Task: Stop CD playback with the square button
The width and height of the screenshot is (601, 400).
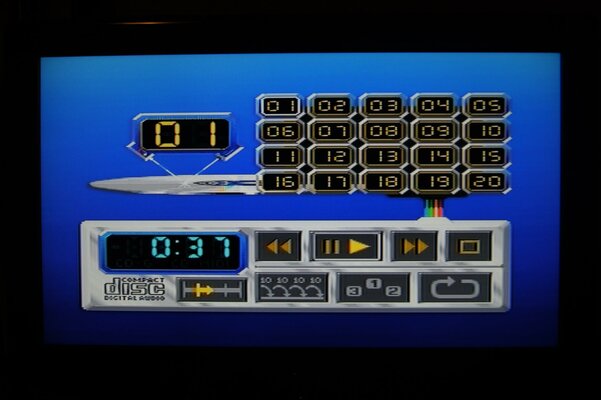Action: pyautogui.click(x=468, y=246)
